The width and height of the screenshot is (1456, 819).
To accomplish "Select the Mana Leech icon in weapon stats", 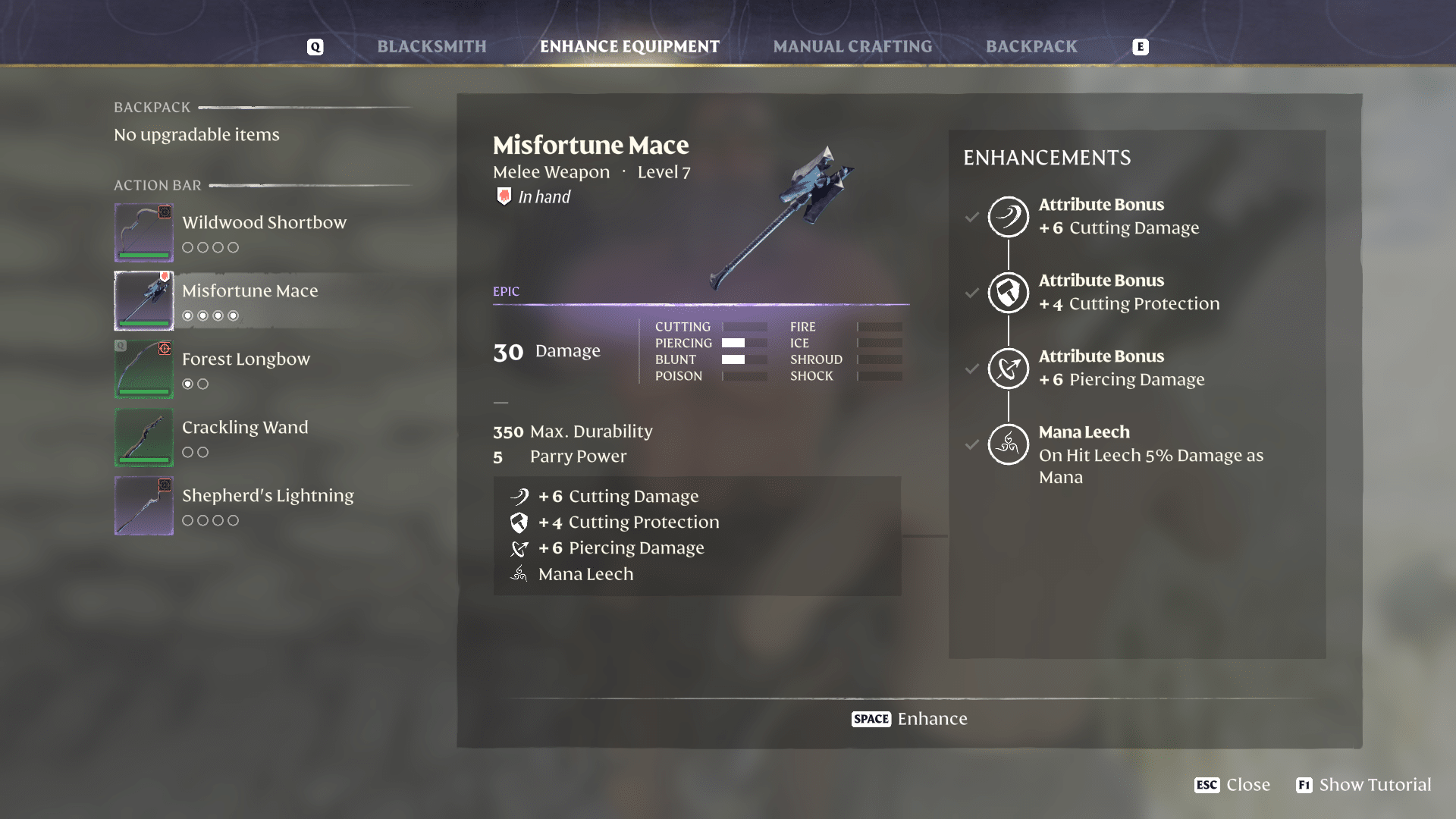I will coord(520,574).
